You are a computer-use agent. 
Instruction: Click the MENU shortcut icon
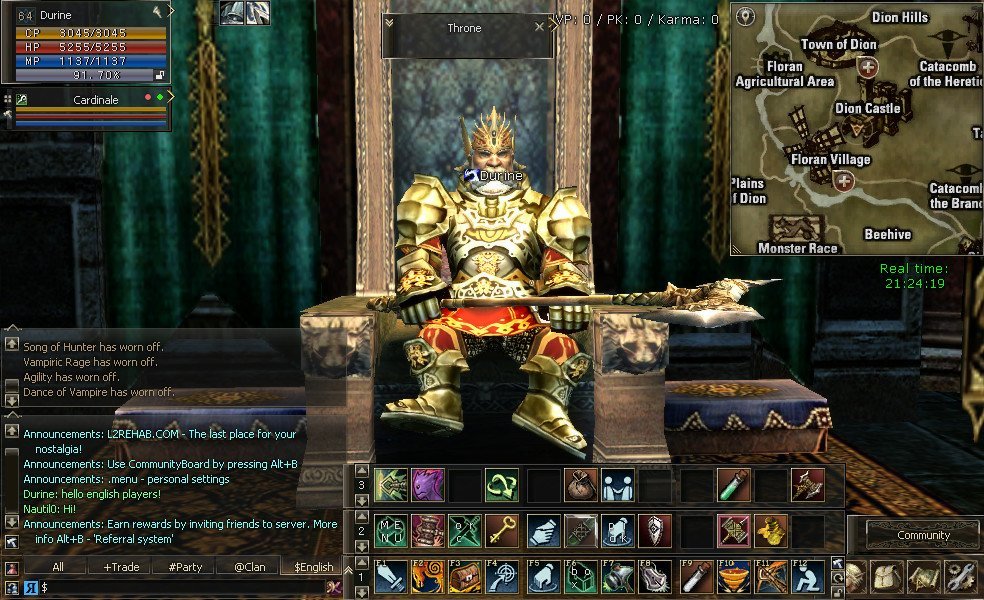[x=389, y=531]
